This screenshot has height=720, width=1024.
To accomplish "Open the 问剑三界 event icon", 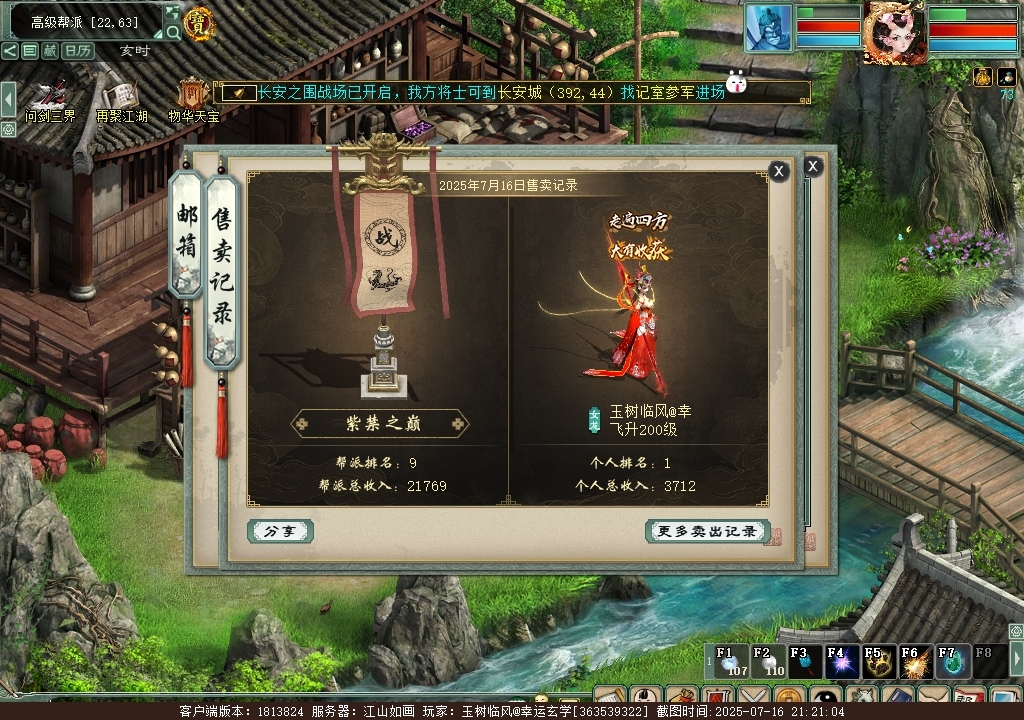I will point(49,98).
